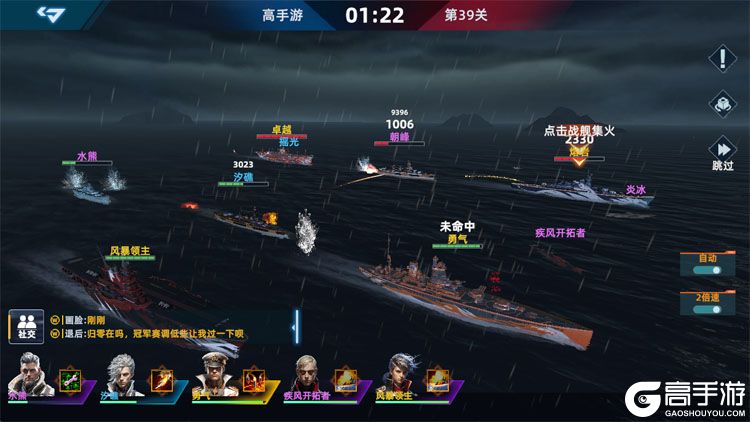Skip the battle with 跳过 button

pyautogui.click(x=722, y=150)
